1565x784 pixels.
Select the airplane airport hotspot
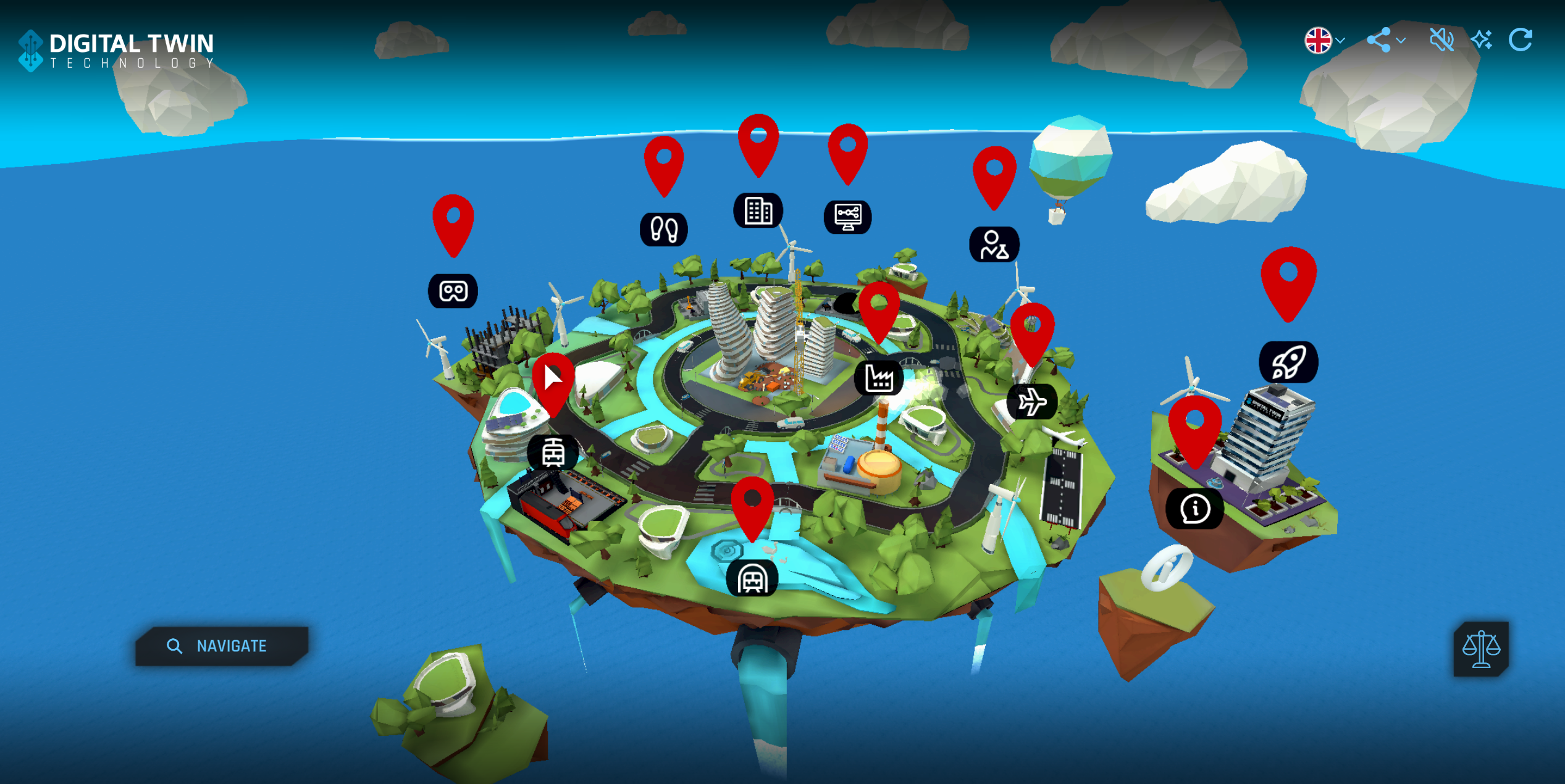[x=1033, y=401]
